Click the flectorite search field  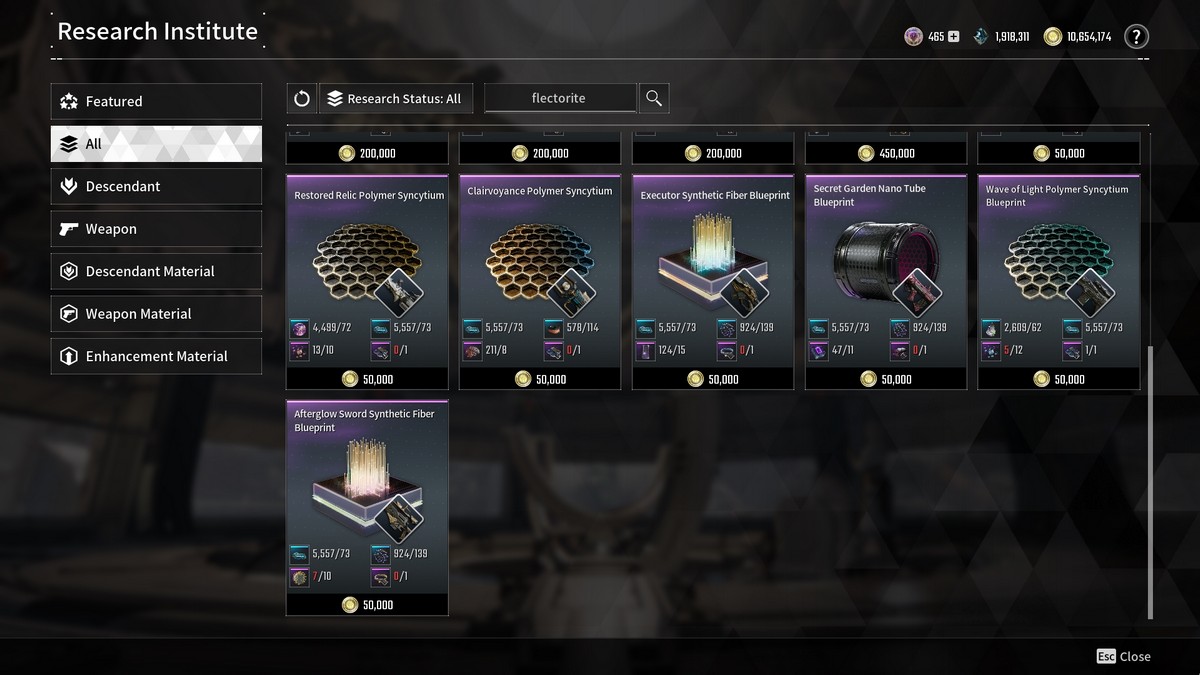coord(559,98)
